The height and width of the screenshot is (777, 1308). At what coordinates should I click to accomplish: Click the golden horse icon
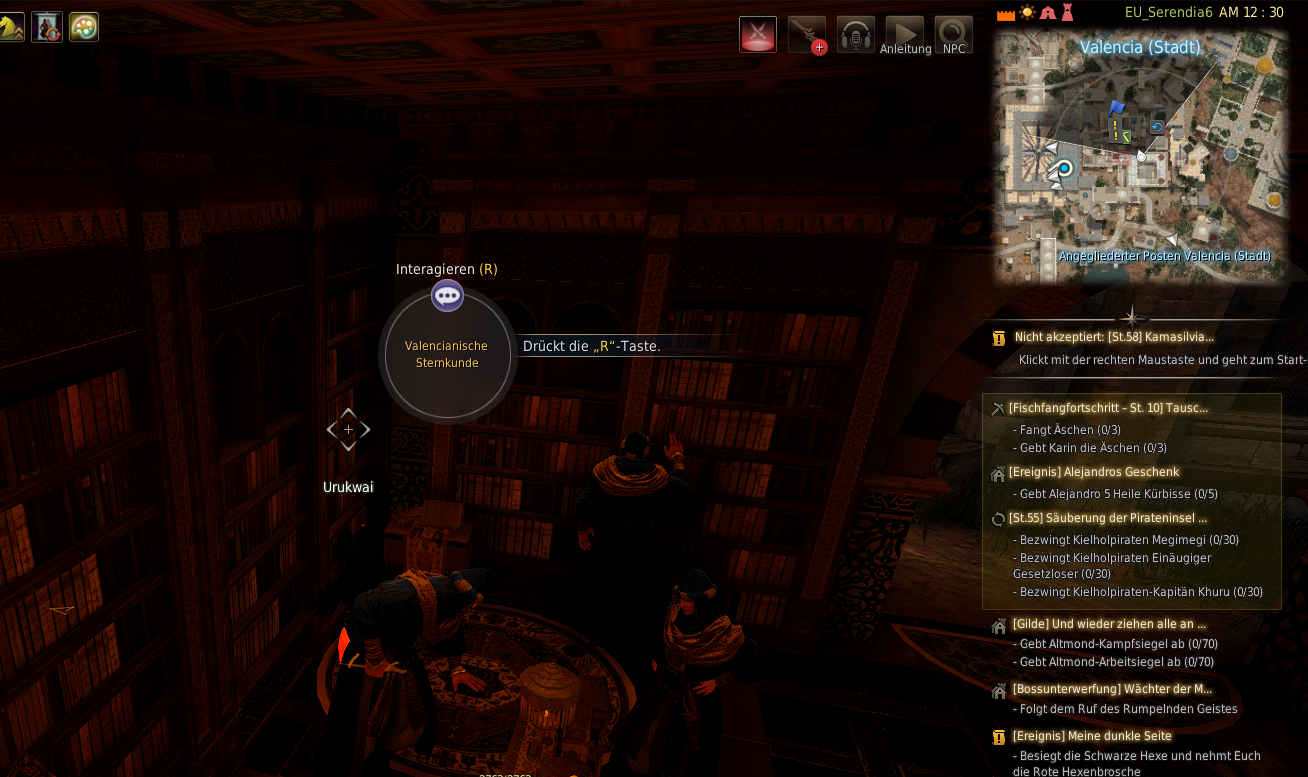pyautogui.click(x=11, y=27)
